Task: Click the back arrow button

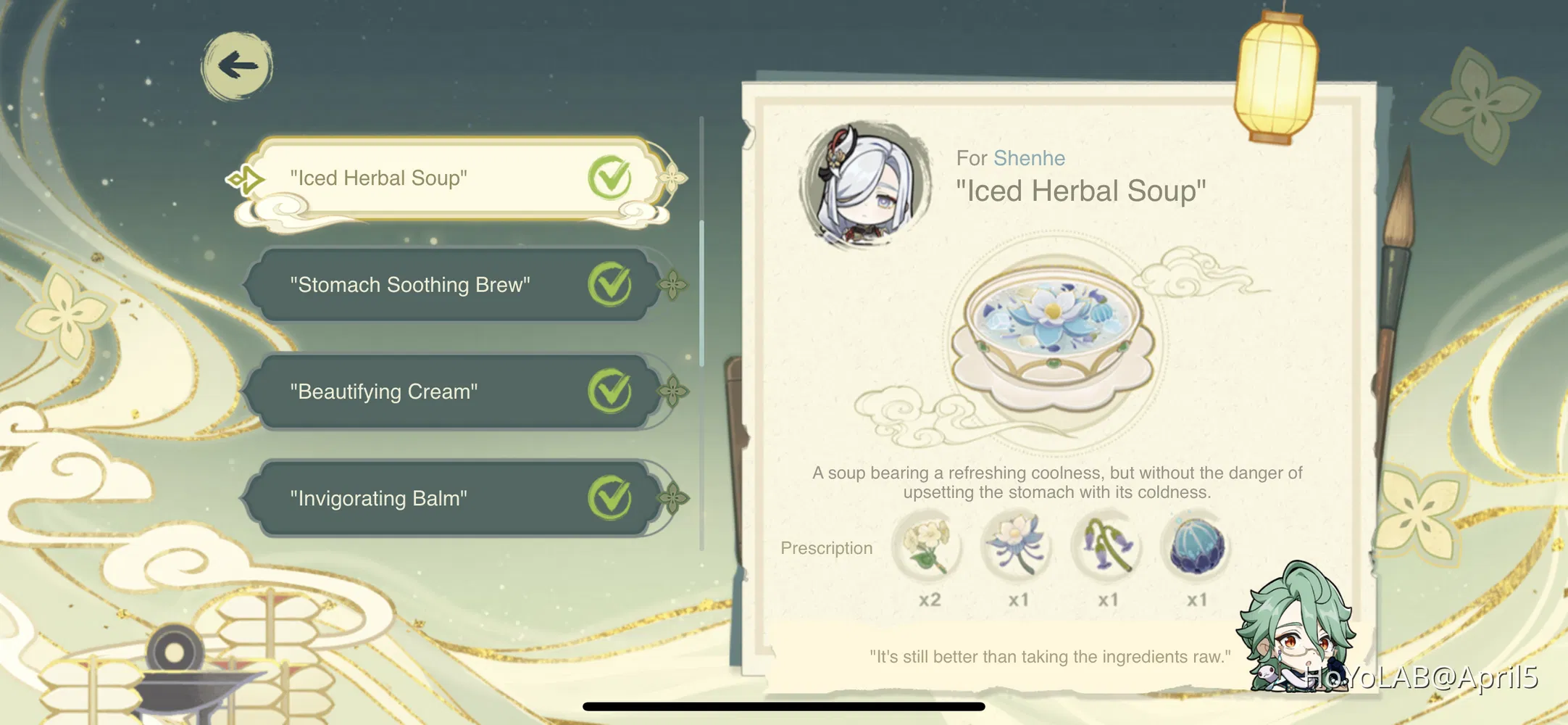Action: click(237, 65)
